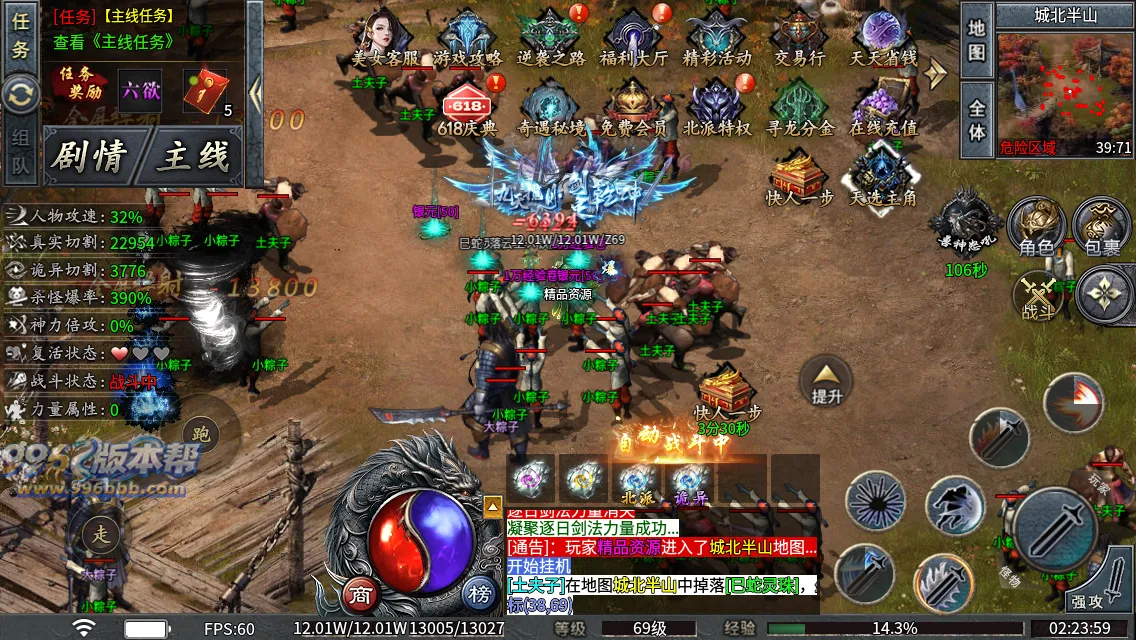
Task: Open the 榜 ranking button
Action: coord(480,595)
